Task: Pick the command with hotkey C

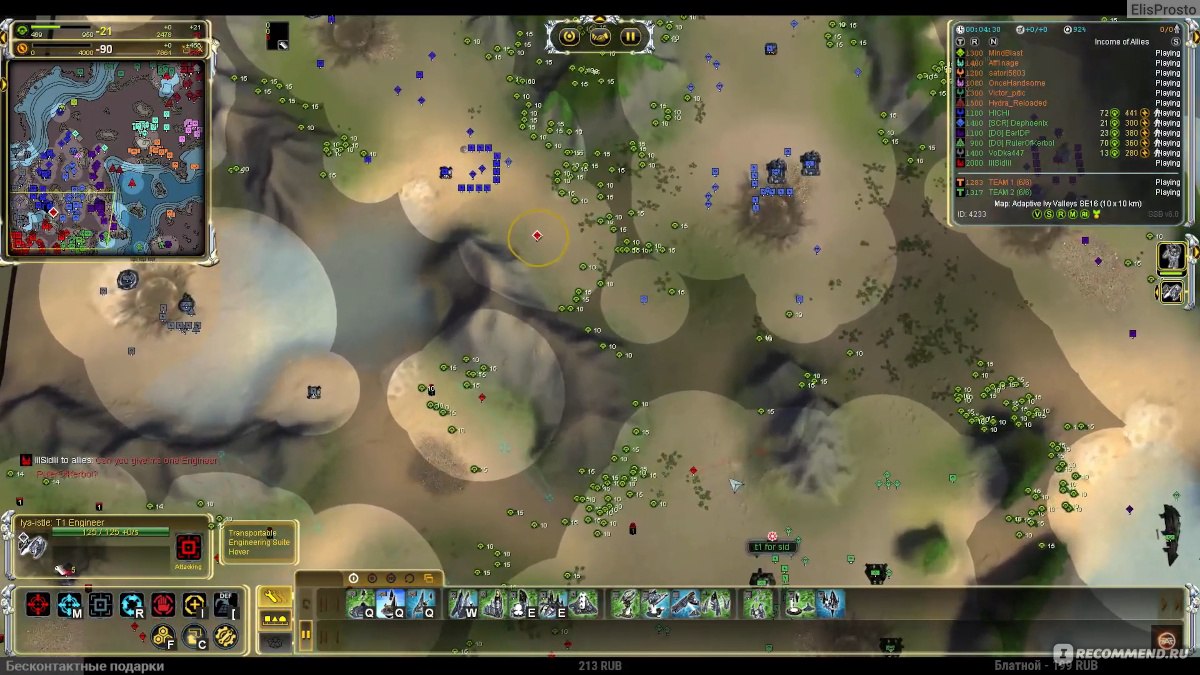Action: (195, 635)
